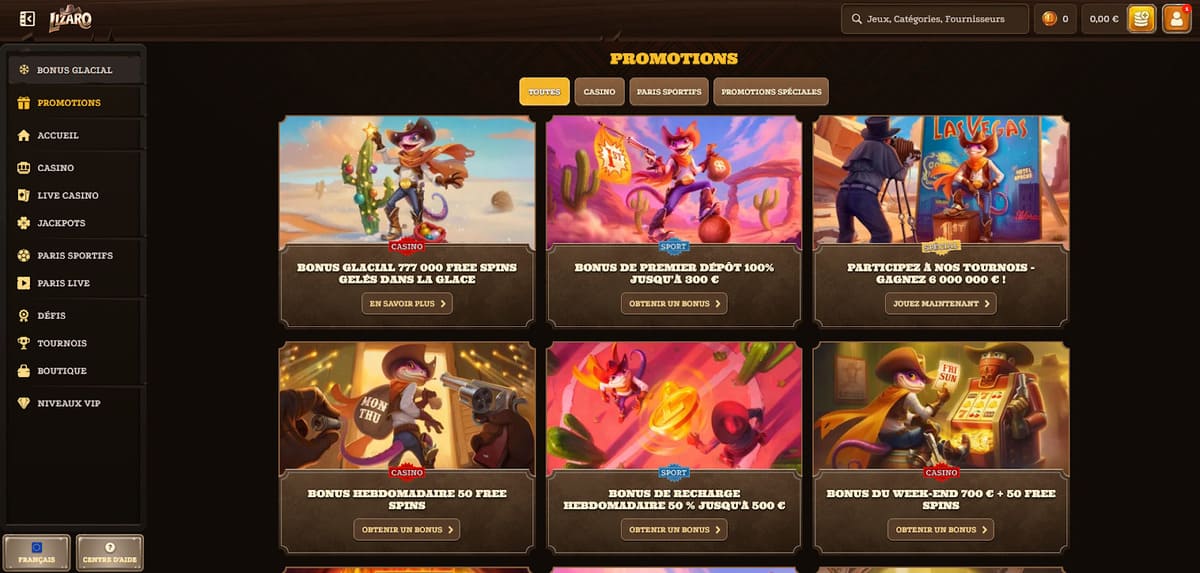The height and width of the screenshot is (573, 1200).
Task: Click Jouez Maintenant on the tournaments card
Action: point(940,303)
